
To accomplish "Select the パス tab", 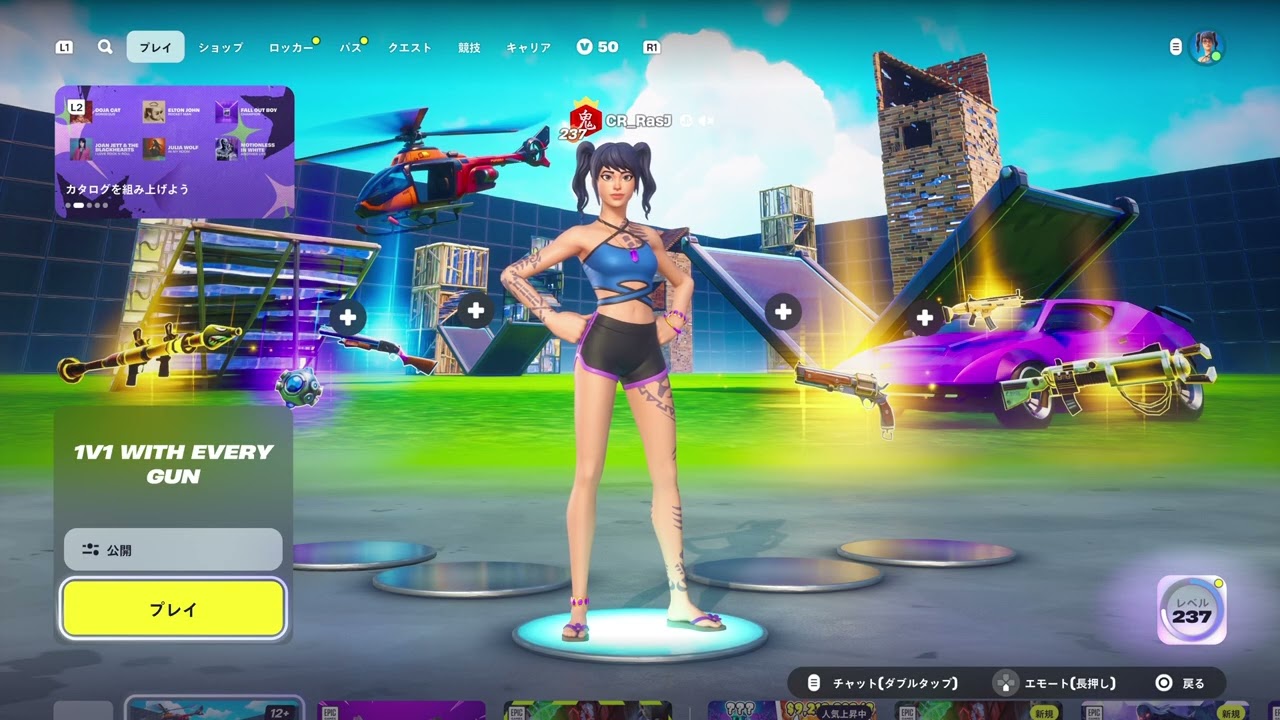I will (x=350, y=47).
